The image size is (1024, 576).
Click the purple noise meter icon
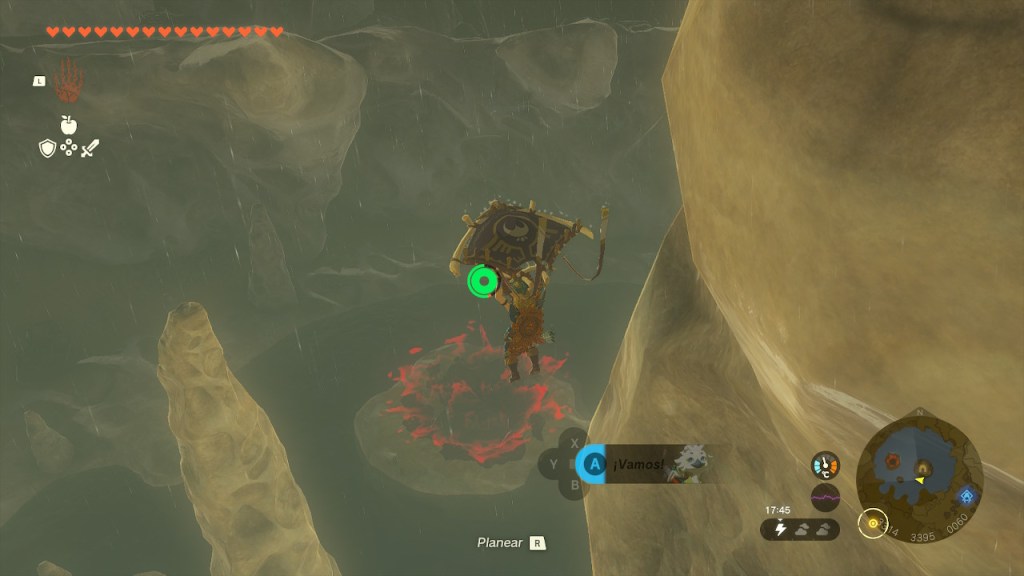tap(825, 497)
